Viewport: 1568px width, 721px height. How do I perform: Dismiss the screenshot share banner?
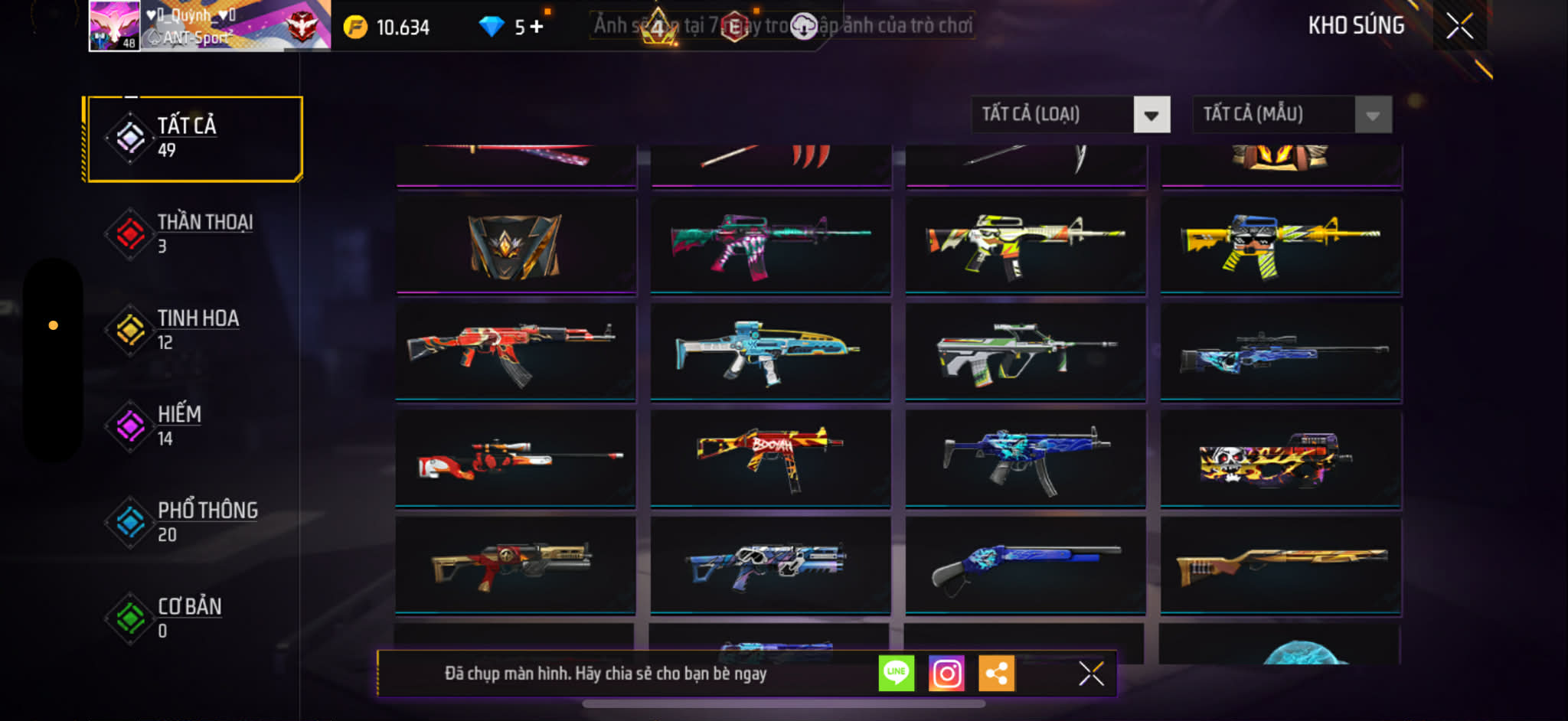tap(1091, 674)
